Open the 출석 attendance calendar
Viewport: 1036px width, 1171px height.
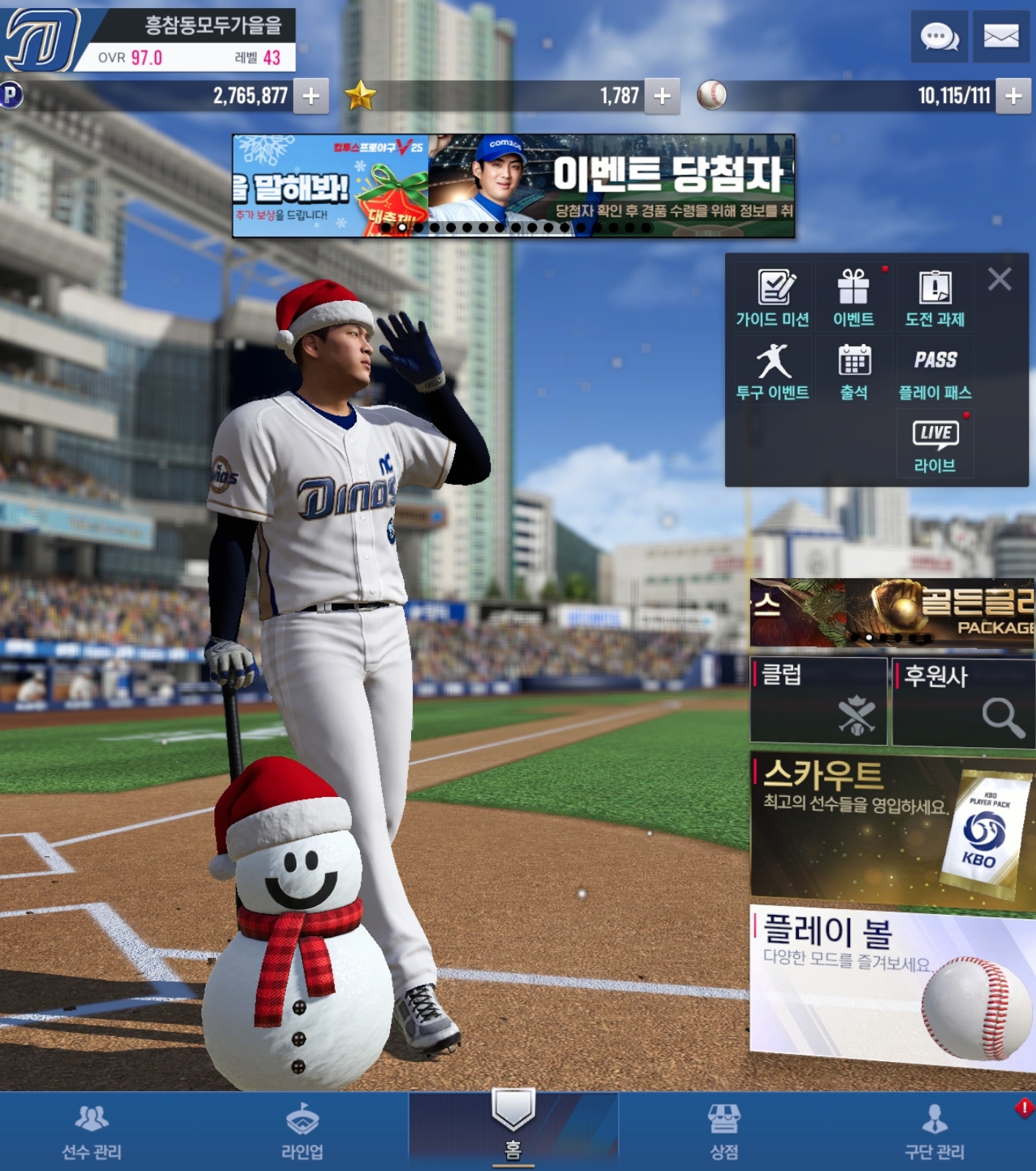click(853, 372)
